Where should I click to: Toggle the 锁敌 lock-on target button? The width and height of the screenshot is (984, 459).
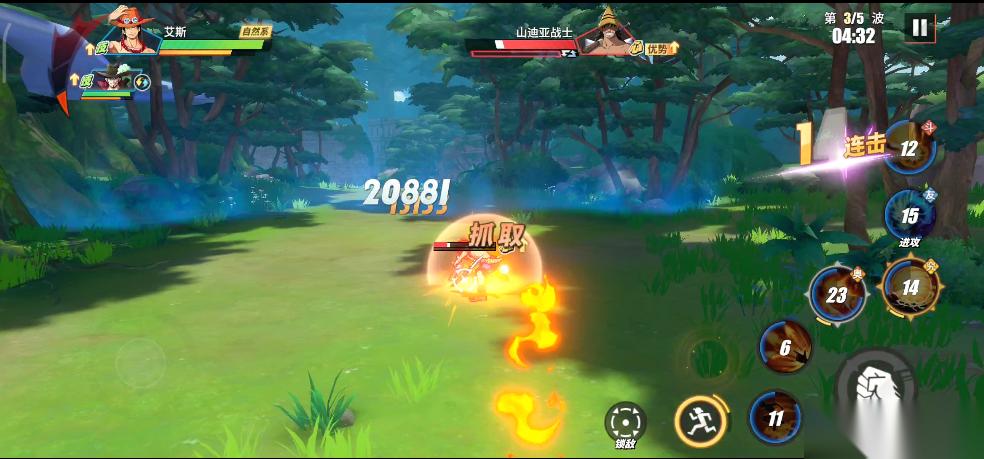pos(626,424)
